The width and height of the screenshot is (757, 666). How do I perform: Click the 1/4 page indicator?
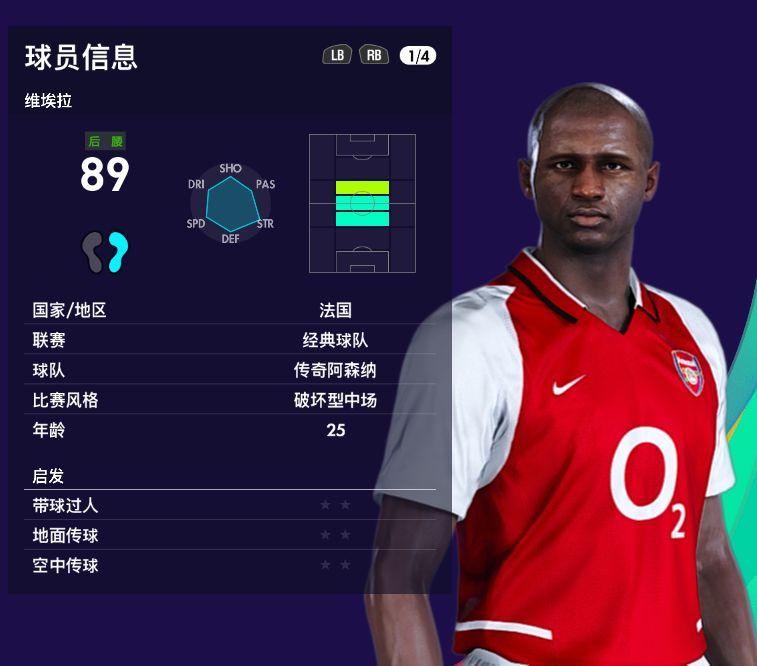tap(417, 56)
